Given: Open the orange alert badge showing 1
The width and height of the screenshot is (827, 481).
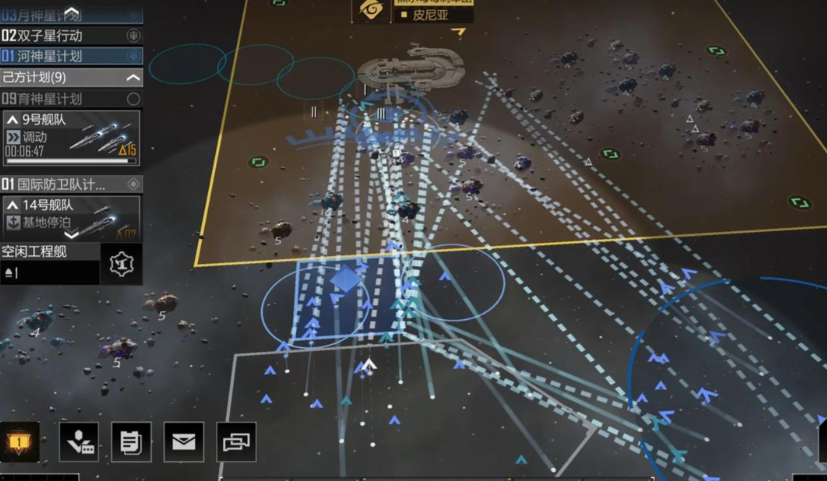Looking at the screenshot, I should click(x=21, y=441).
